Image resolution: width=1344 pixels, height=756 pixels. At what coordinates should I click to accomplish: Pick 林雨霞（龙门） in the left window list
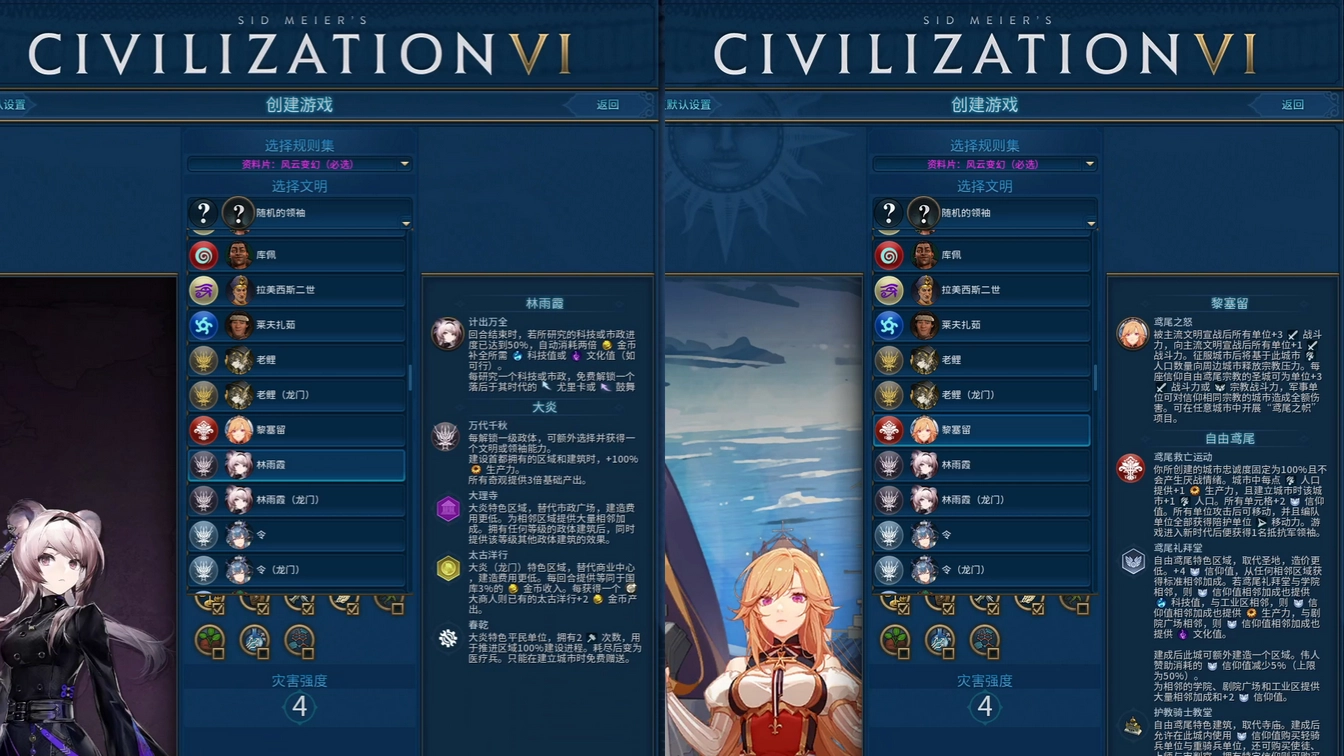tap(298, 500)
